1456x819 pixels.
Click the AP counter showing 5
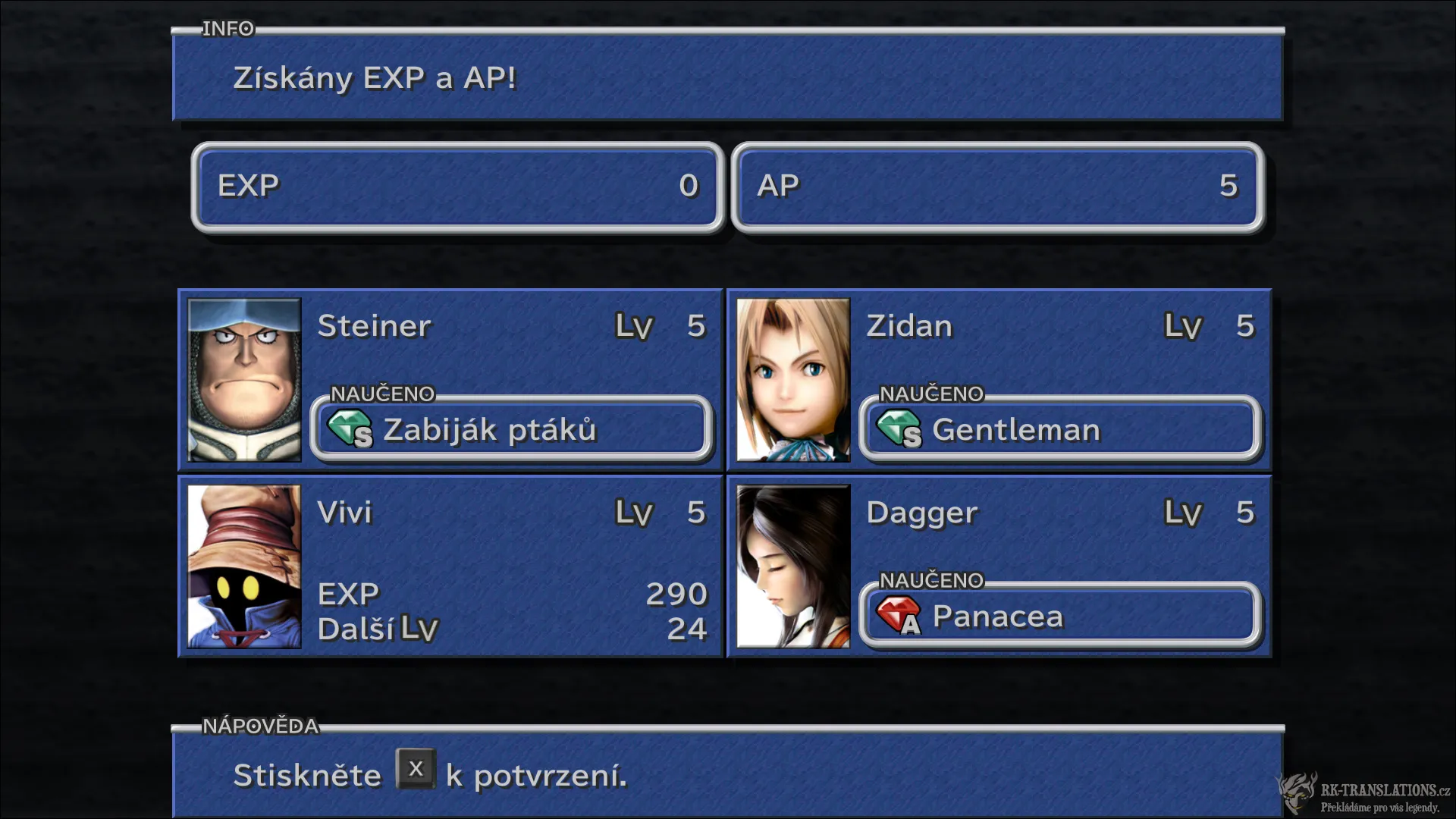coord(997,187)
